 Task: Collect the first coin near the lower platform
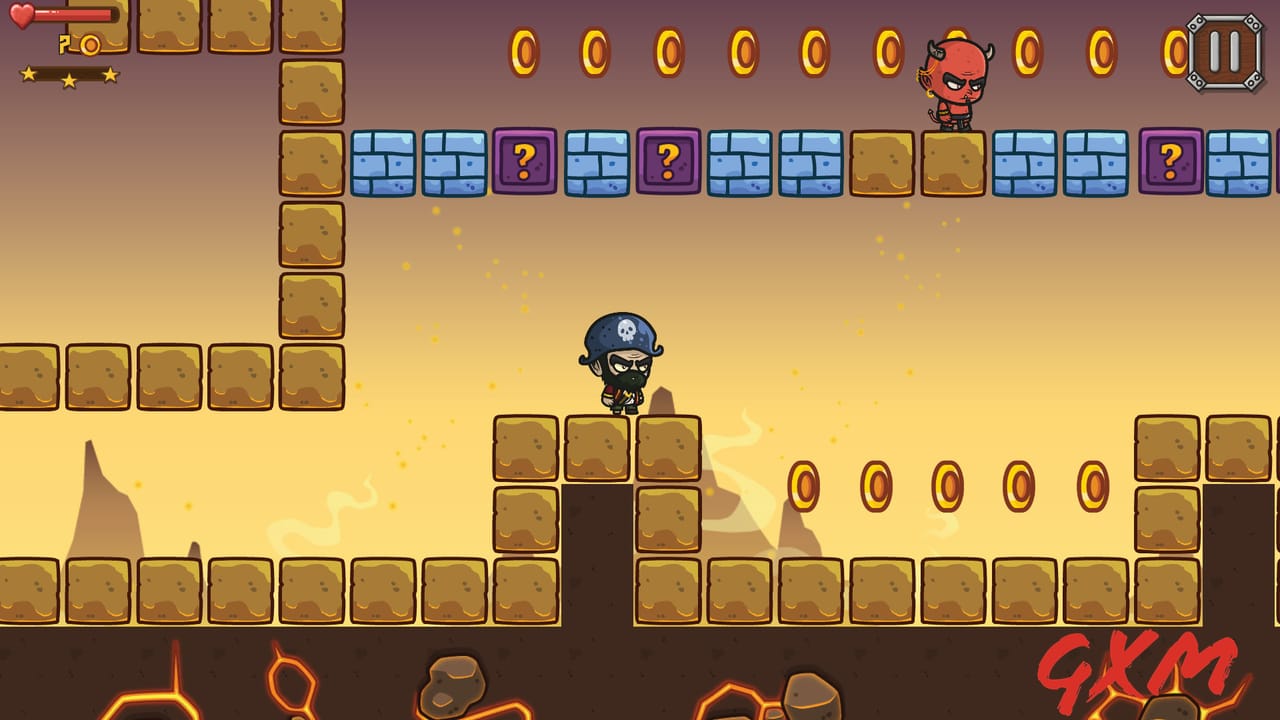[806, 484]
